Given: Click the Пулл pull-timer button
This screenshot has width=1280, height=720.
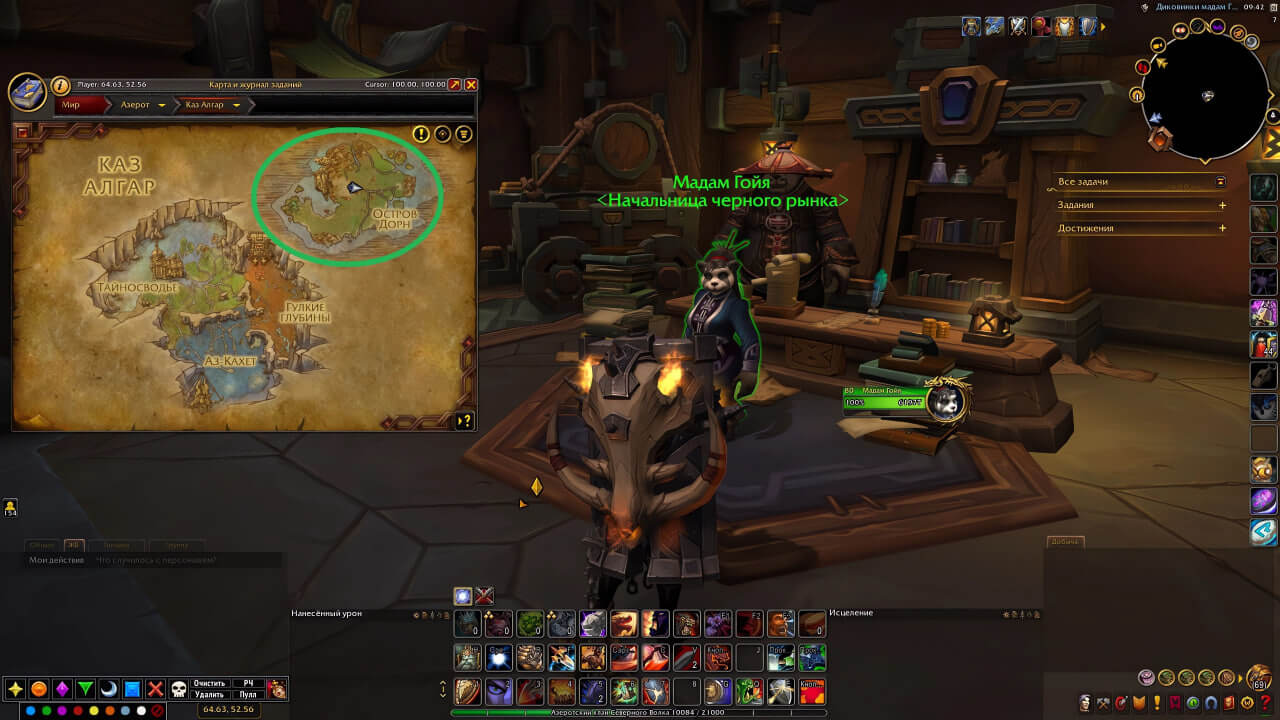Looking at the screenshot, I should click(x=248, y=694).
